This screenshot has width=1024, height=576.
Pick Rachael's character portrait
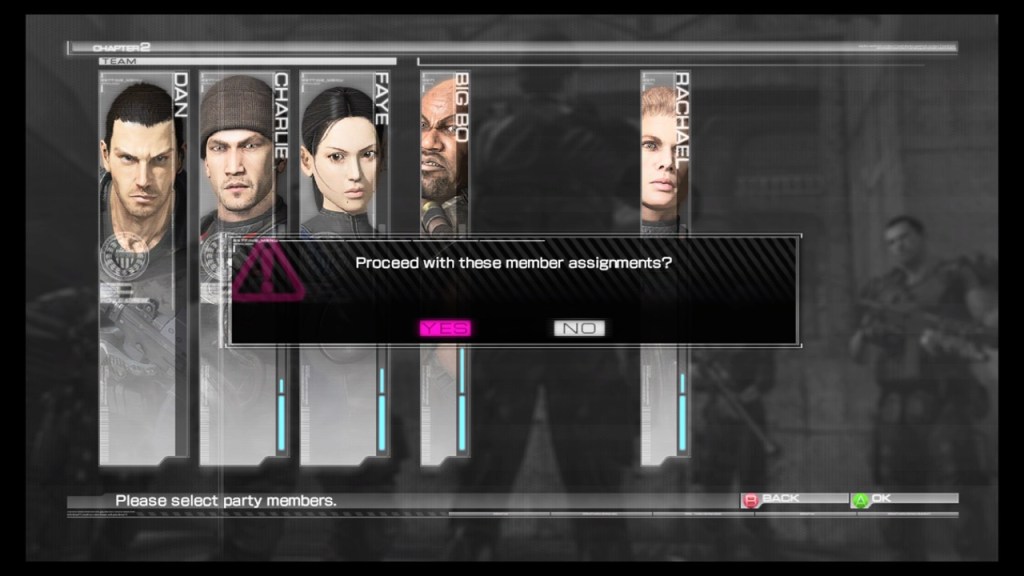(665, 150)
